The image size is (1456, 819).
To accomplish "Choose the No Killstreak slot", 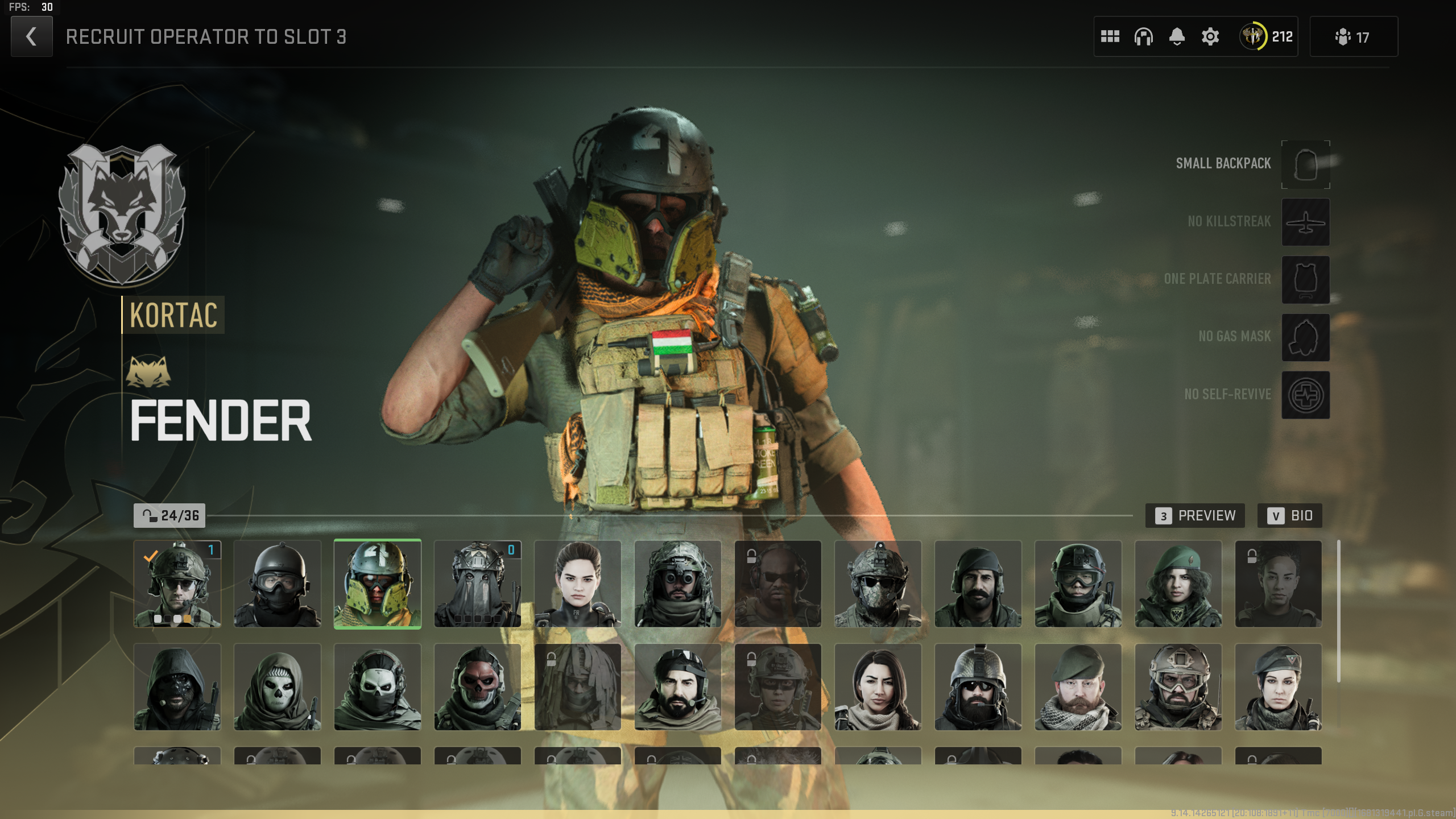I will pyautogui.click(x=1305, y=222).
